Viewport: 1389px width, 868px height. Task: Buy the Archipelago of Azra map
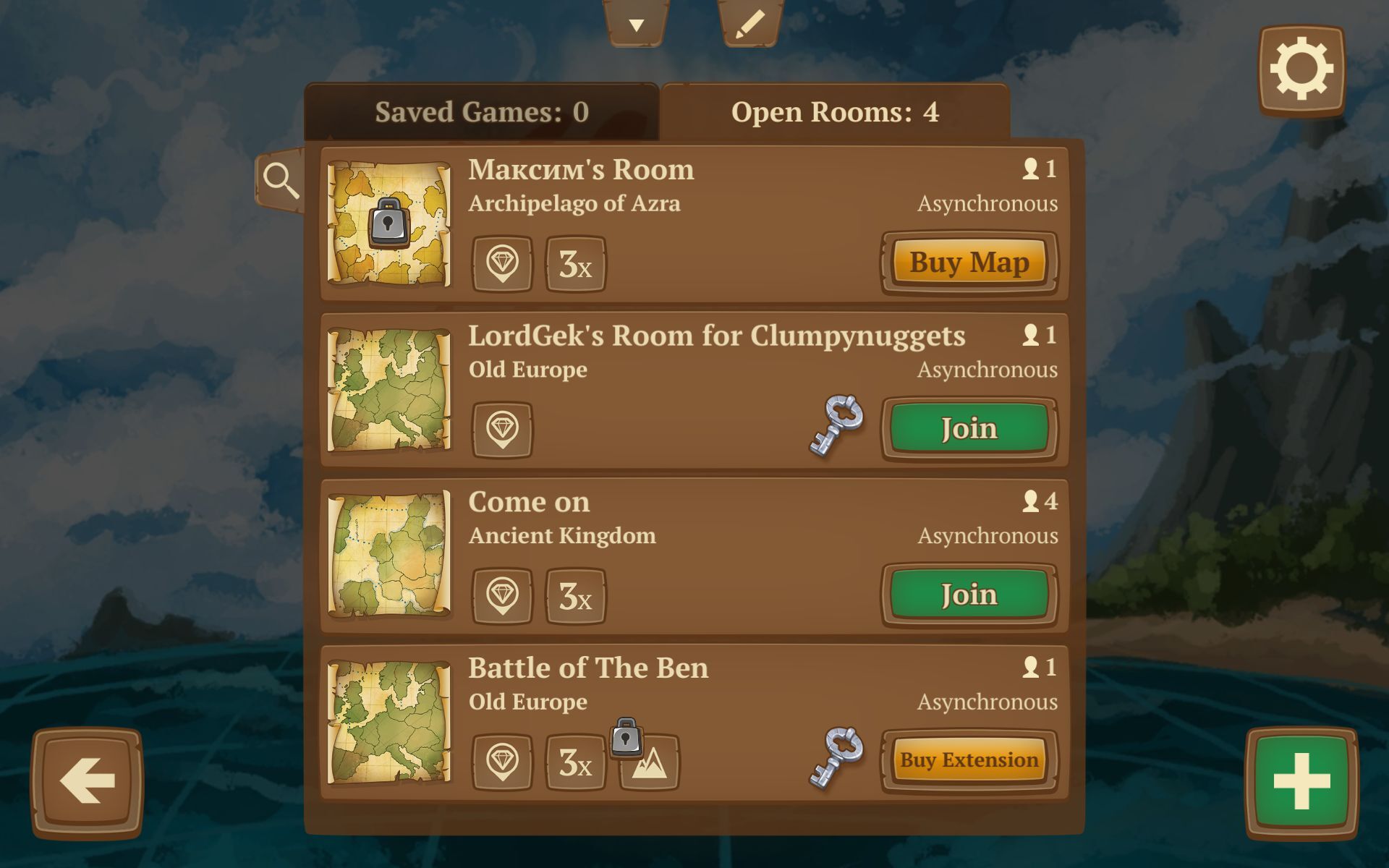(x=969, y=263)
